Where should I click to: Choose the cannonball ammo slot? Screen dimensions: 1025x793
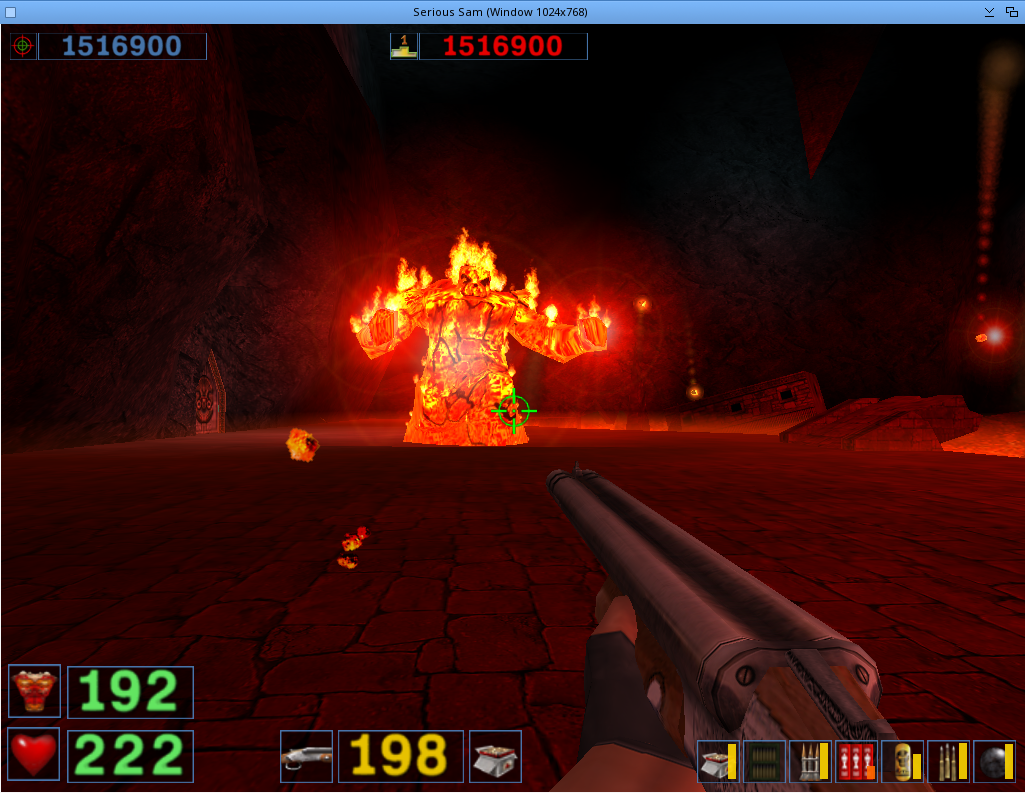point(993,761)
